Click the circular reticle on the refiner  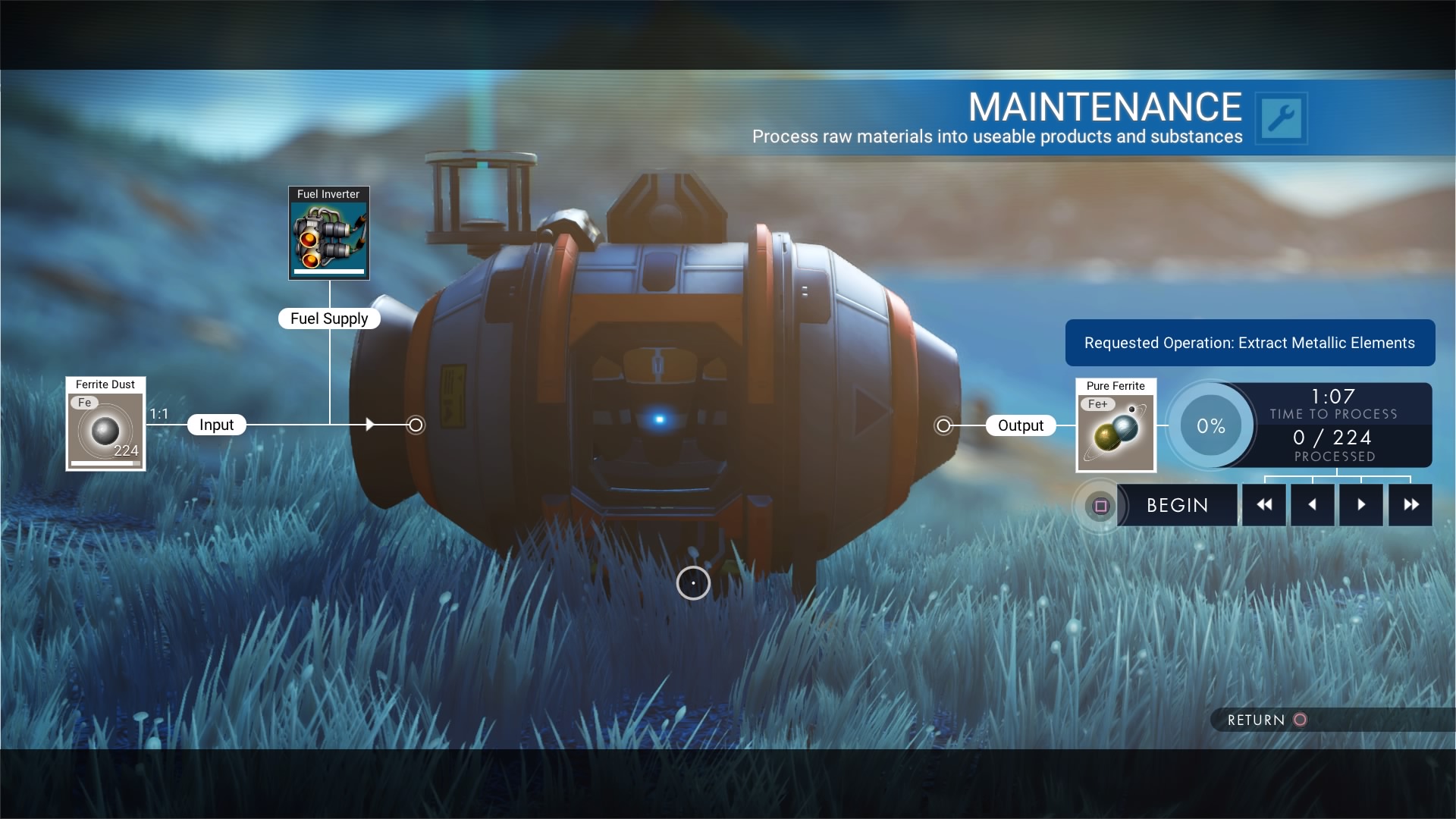[694, 583]
